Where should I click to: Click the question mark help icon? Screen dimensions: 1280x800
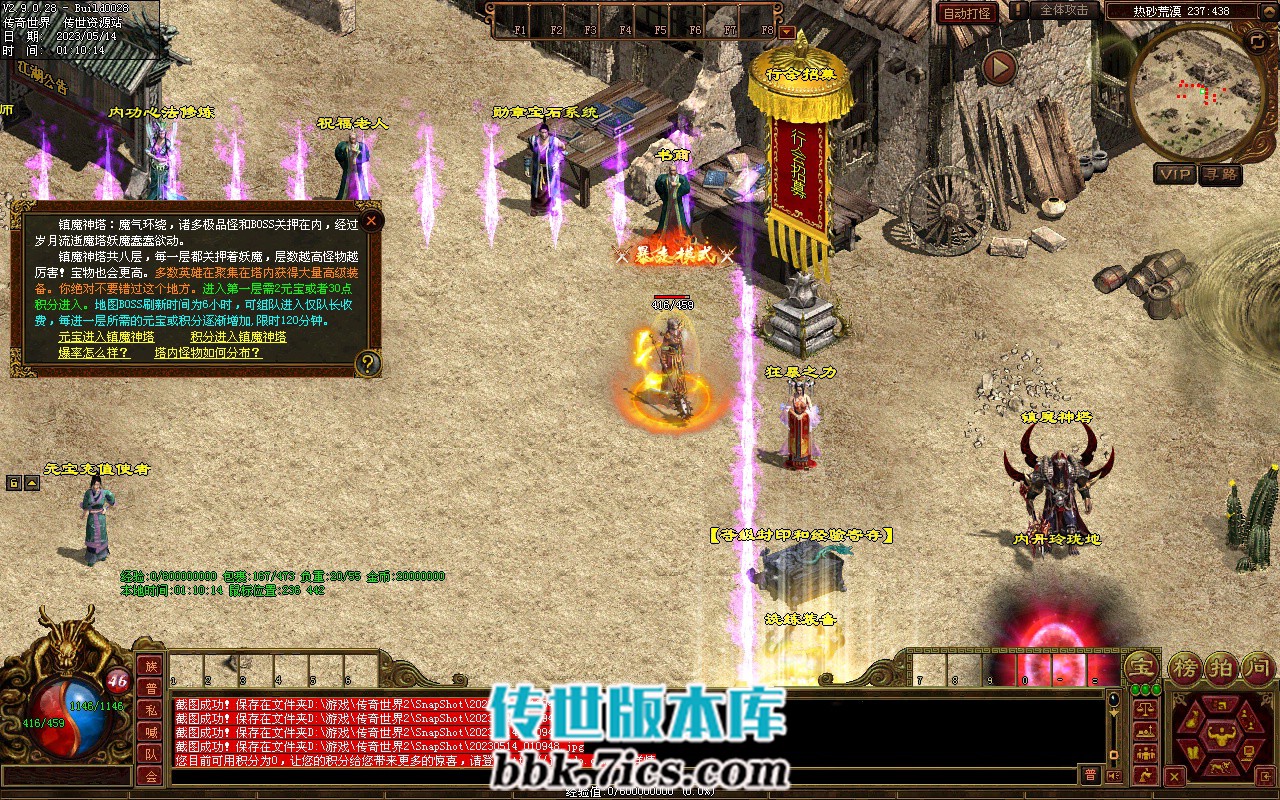(368, 363)
